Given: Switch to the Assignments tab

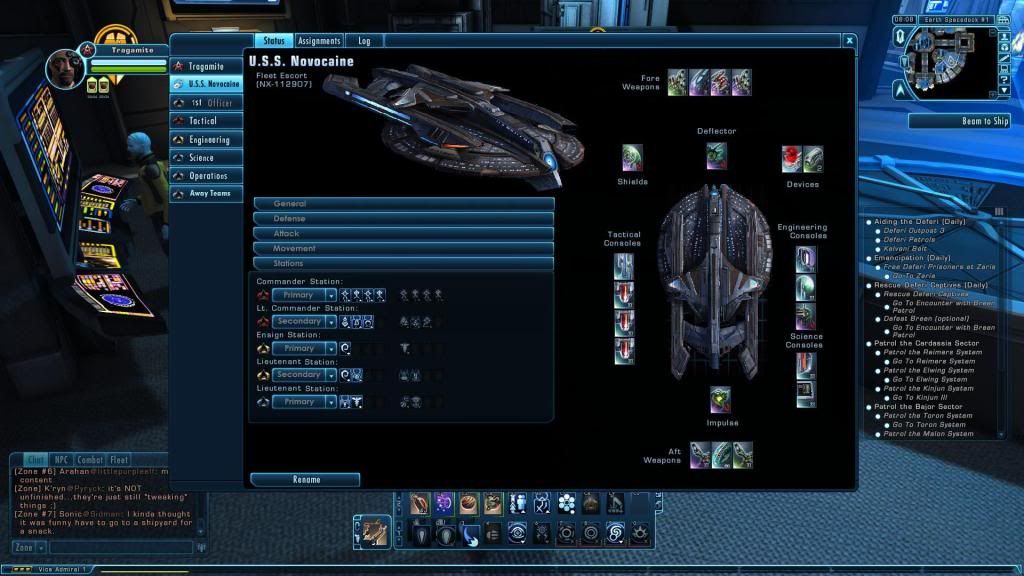Looking at the screenshot, I should click(x=319, y=41).
